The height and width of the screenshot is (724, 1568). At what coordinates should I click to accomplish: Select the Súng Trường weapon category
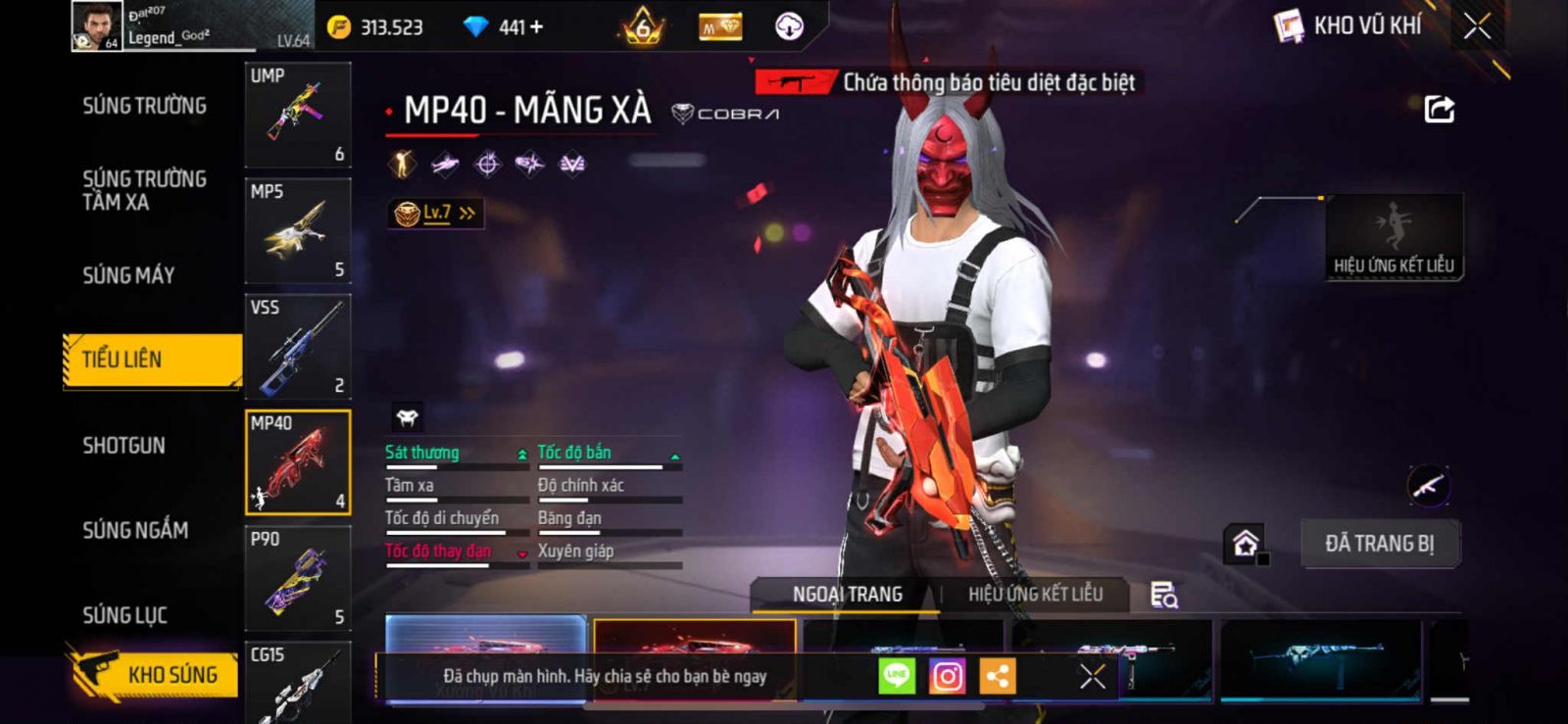pyautogui.click(x=144, y=106)
